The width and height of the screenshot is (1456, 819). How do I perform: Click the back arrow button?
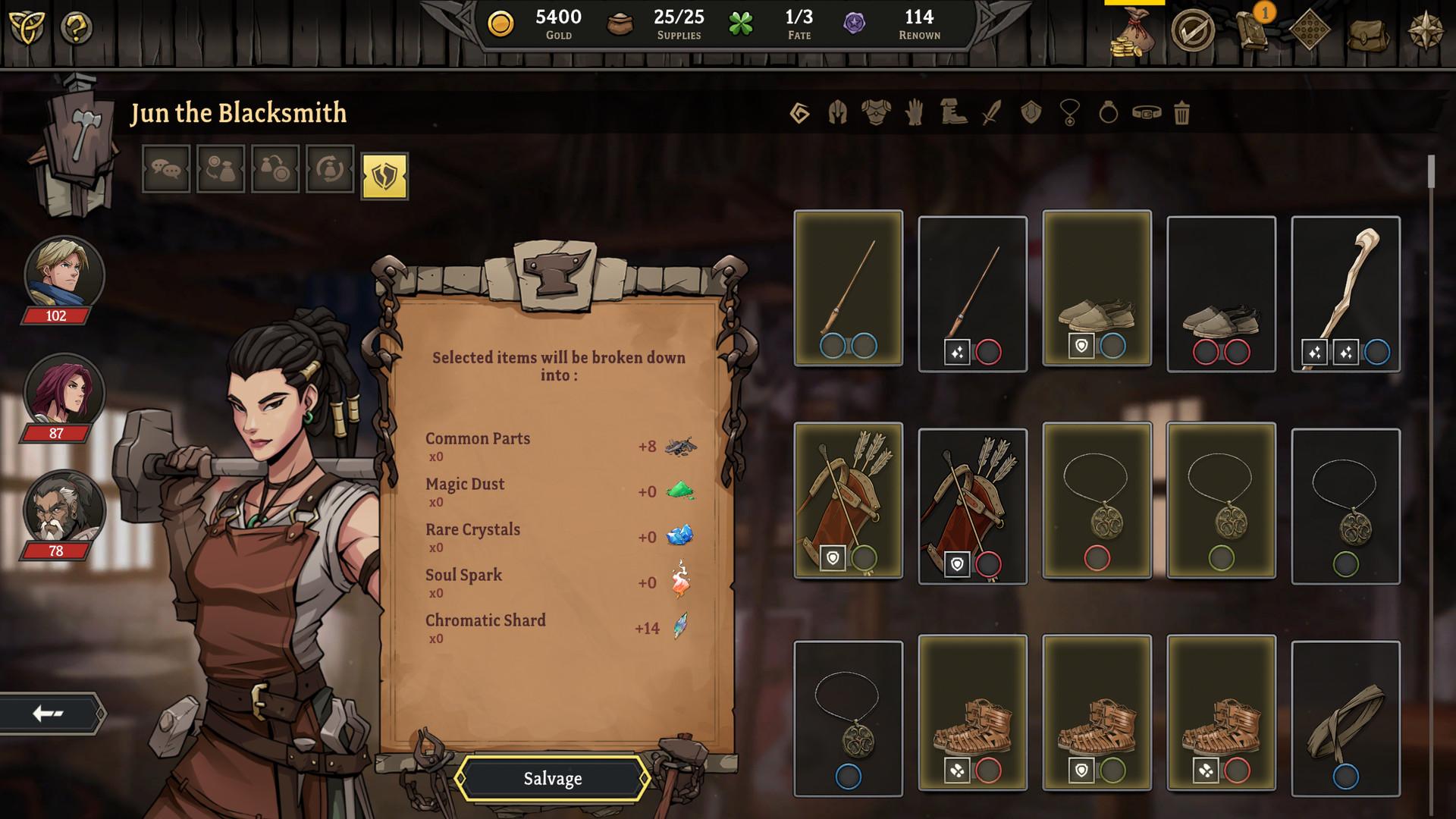coord(47,711)
